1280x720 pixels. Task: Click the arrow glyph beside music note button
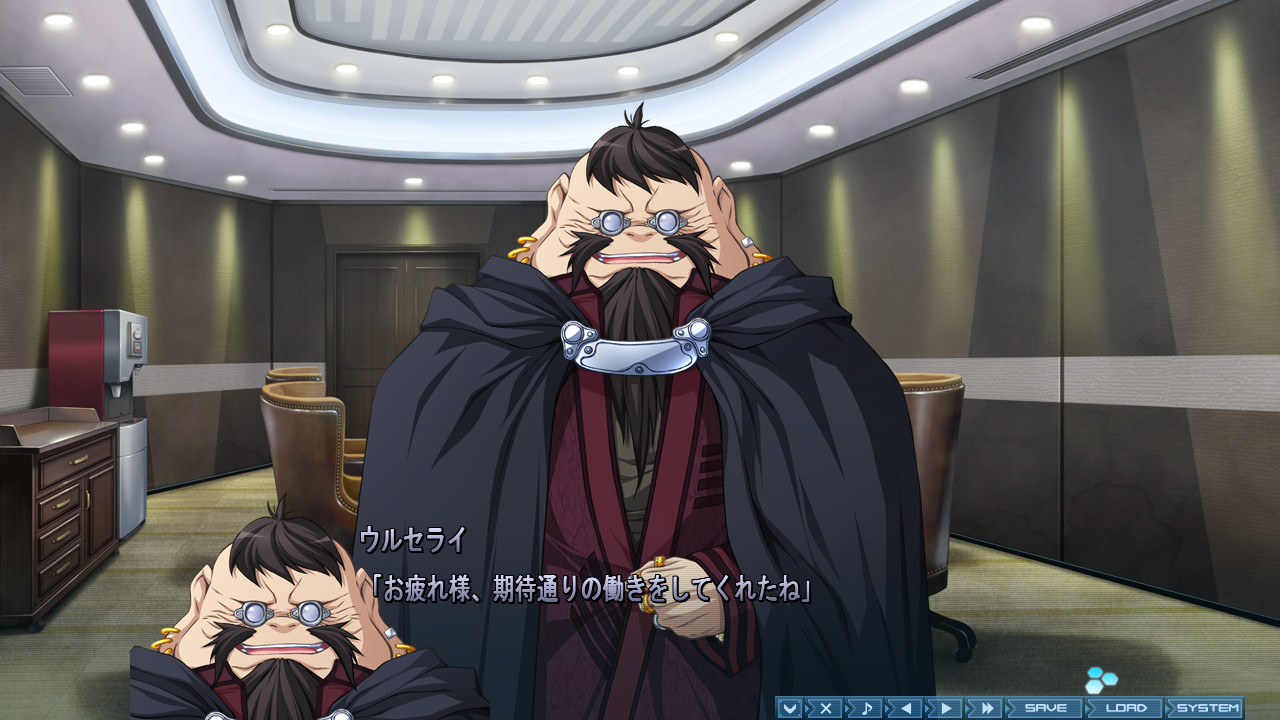click(846, 707)
